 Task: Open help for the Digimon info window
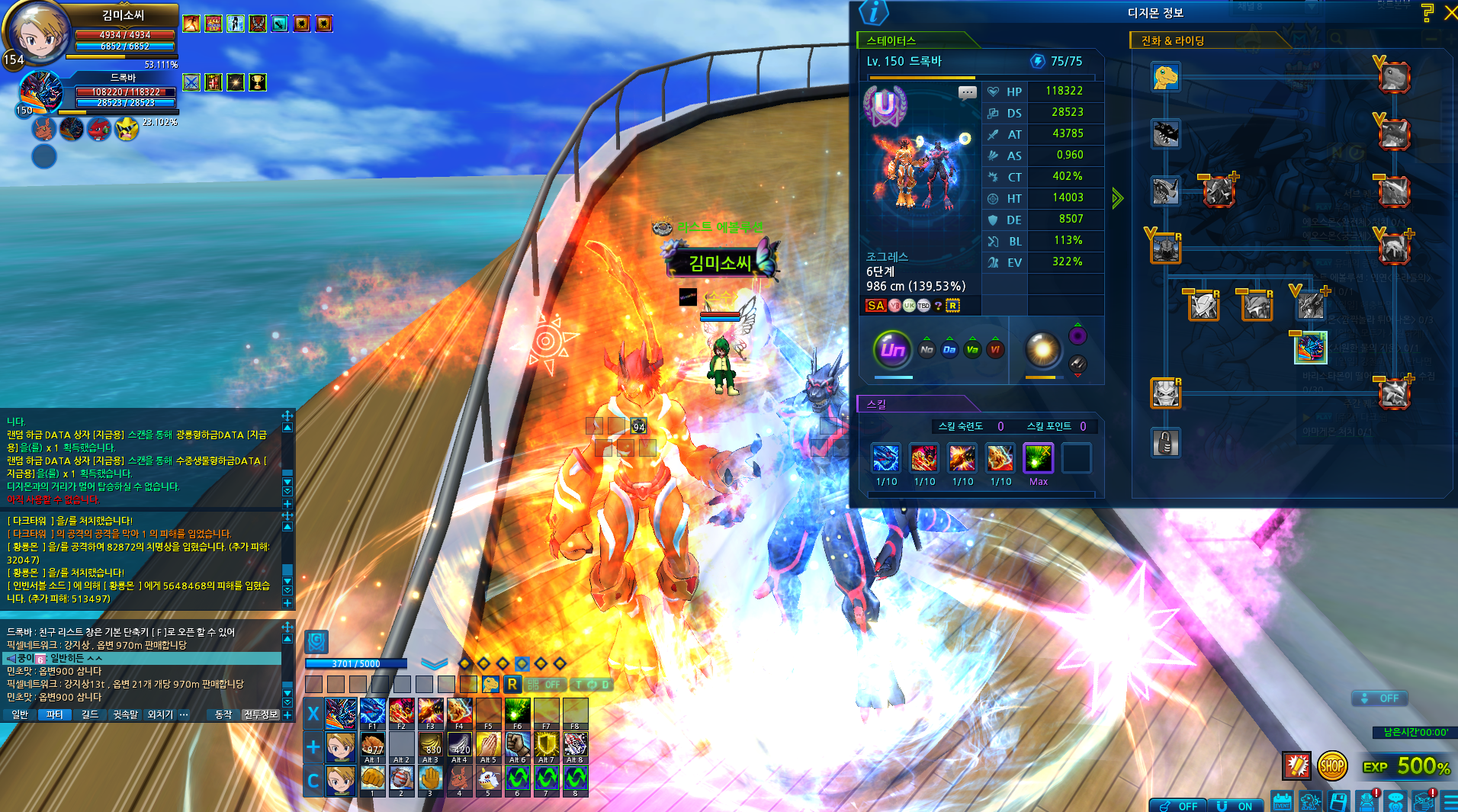[x=1427, y=13]
